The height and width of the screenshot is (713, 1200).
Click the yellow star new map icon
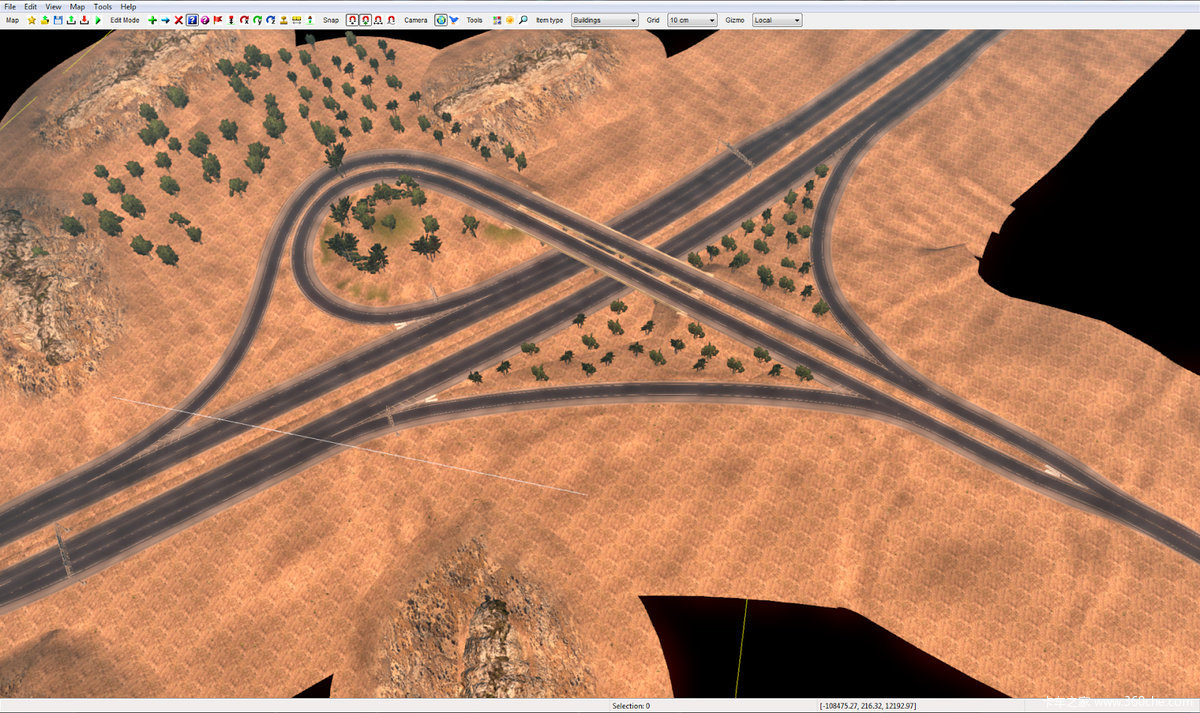32,20
